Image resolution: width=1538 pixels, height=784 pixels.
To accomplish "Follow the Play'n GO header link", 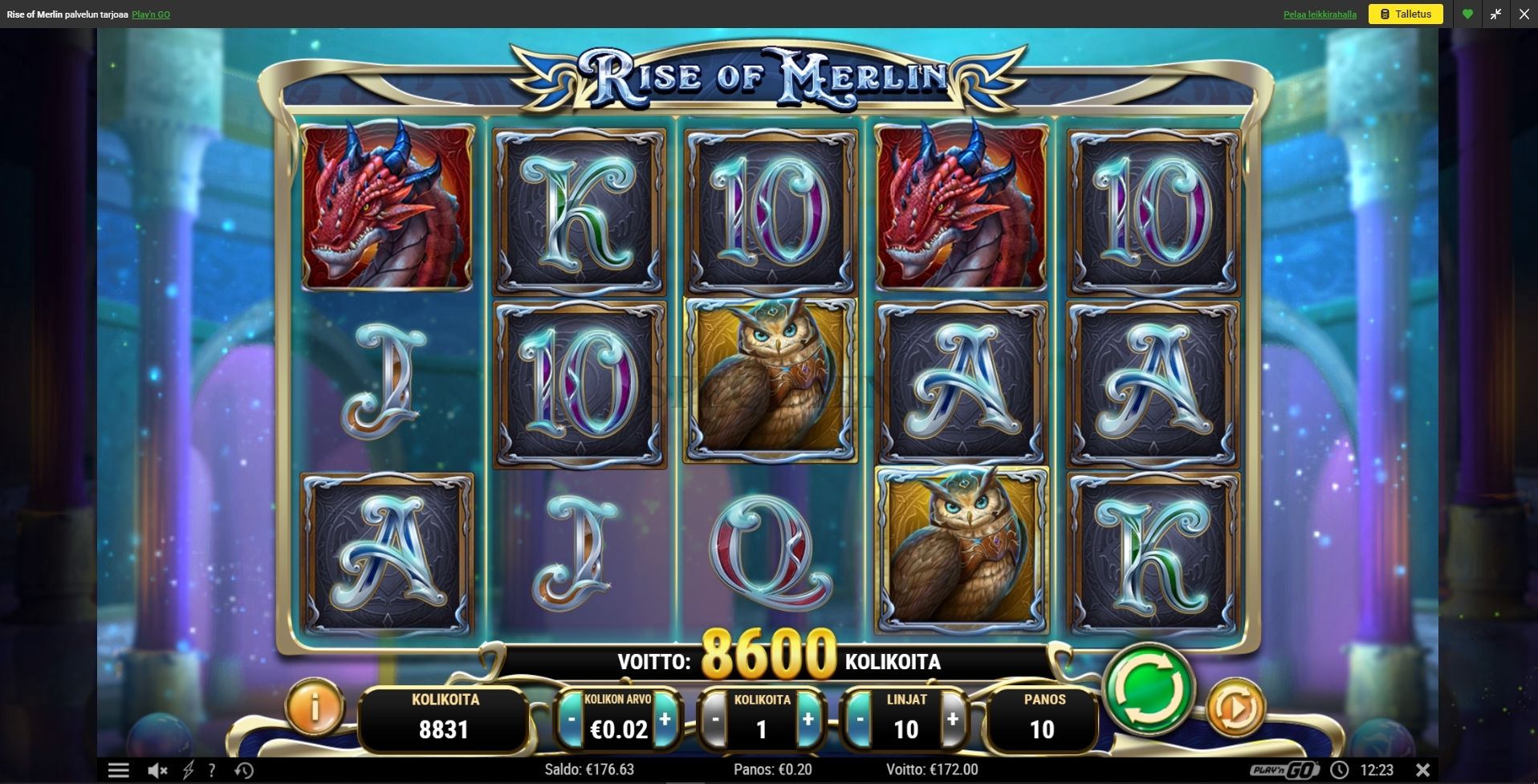I will 149,14.
